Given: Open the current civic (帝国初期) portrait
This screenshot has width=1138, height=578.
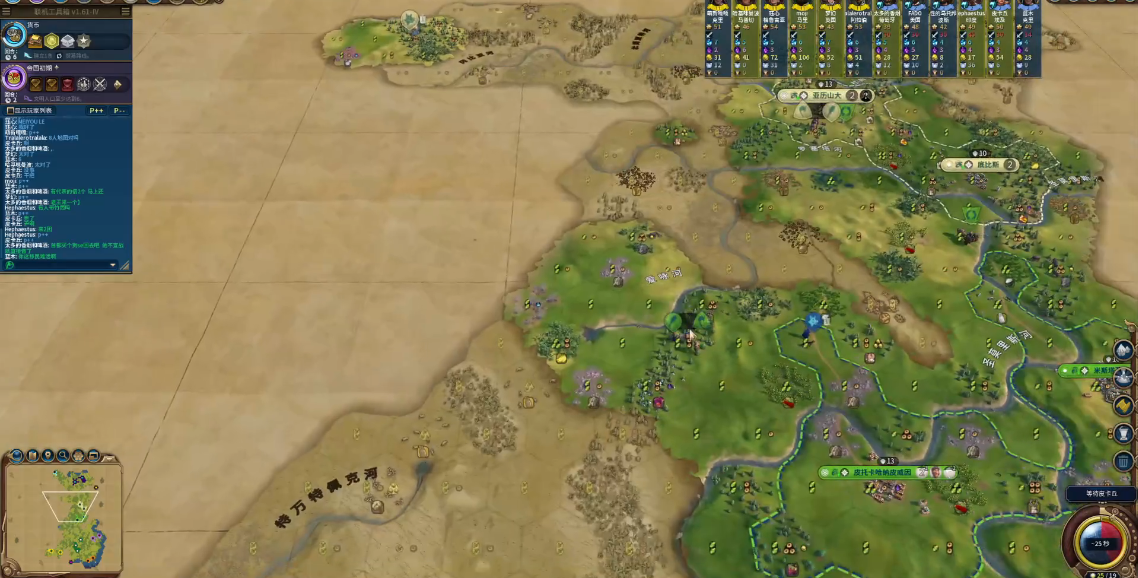Looking at the screenshot, I should [x=14, y=78].
